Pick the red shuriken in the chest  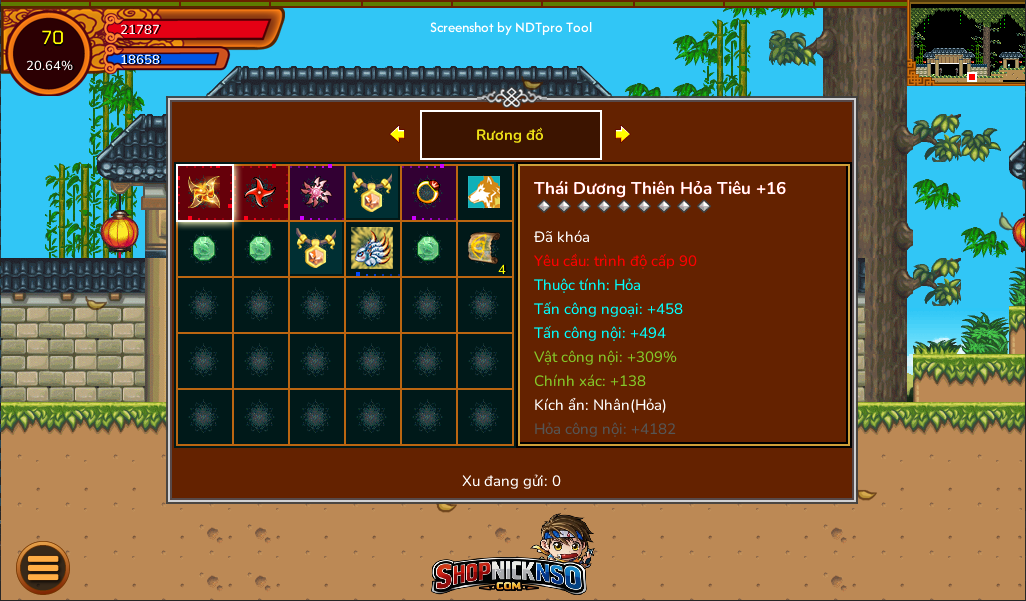click(x=261, y=193)
